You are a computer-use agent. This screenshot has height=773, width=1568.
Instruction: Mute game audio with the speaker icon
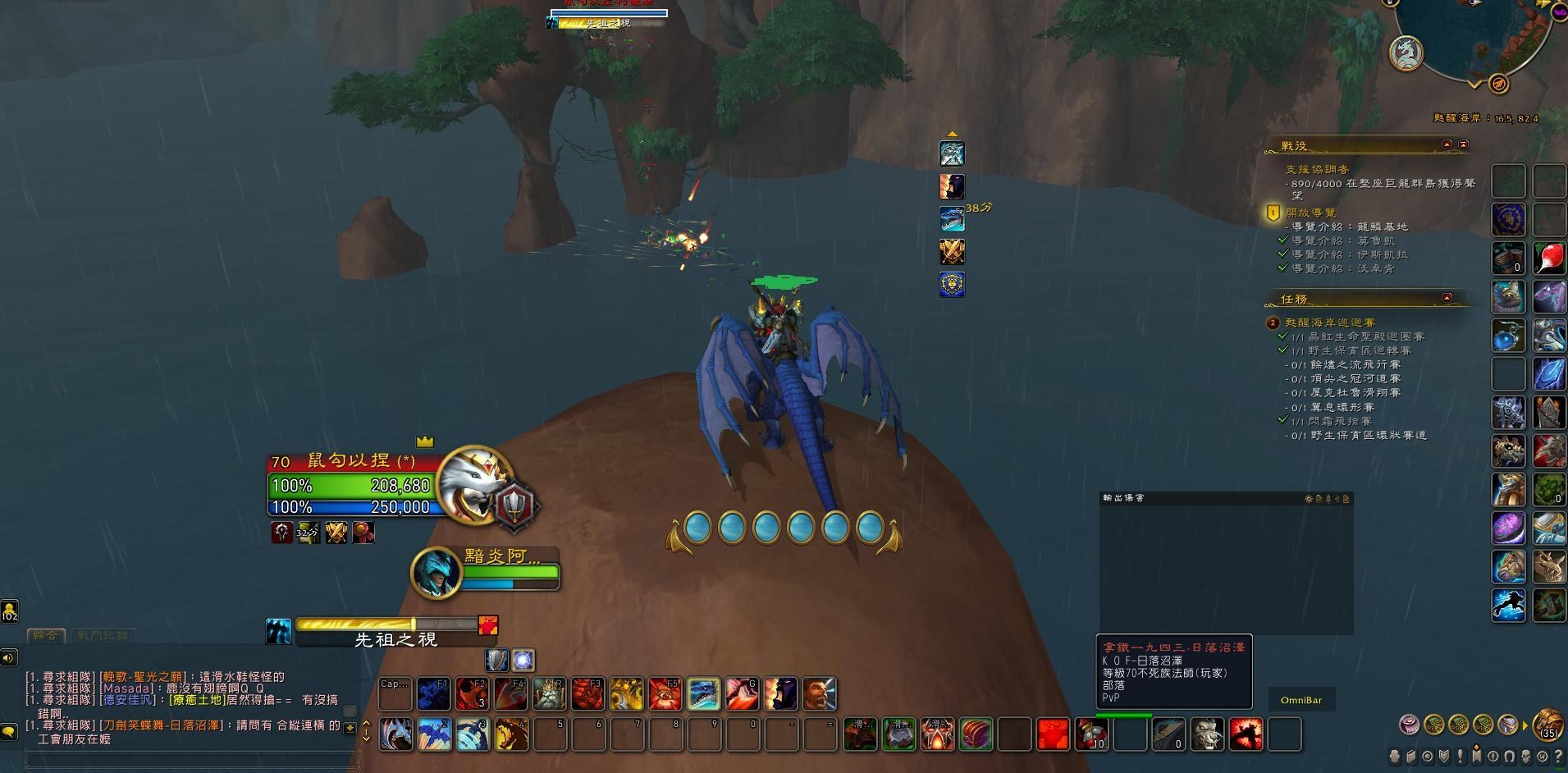[x=10, y=656]
